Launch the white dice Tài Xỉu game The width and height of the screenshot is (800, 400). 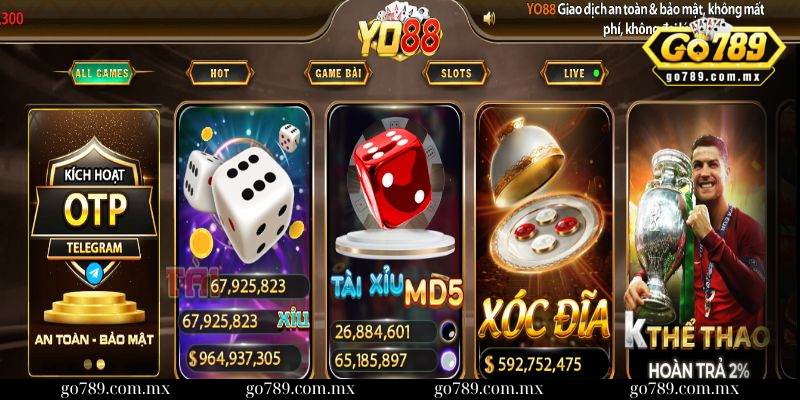245,240
